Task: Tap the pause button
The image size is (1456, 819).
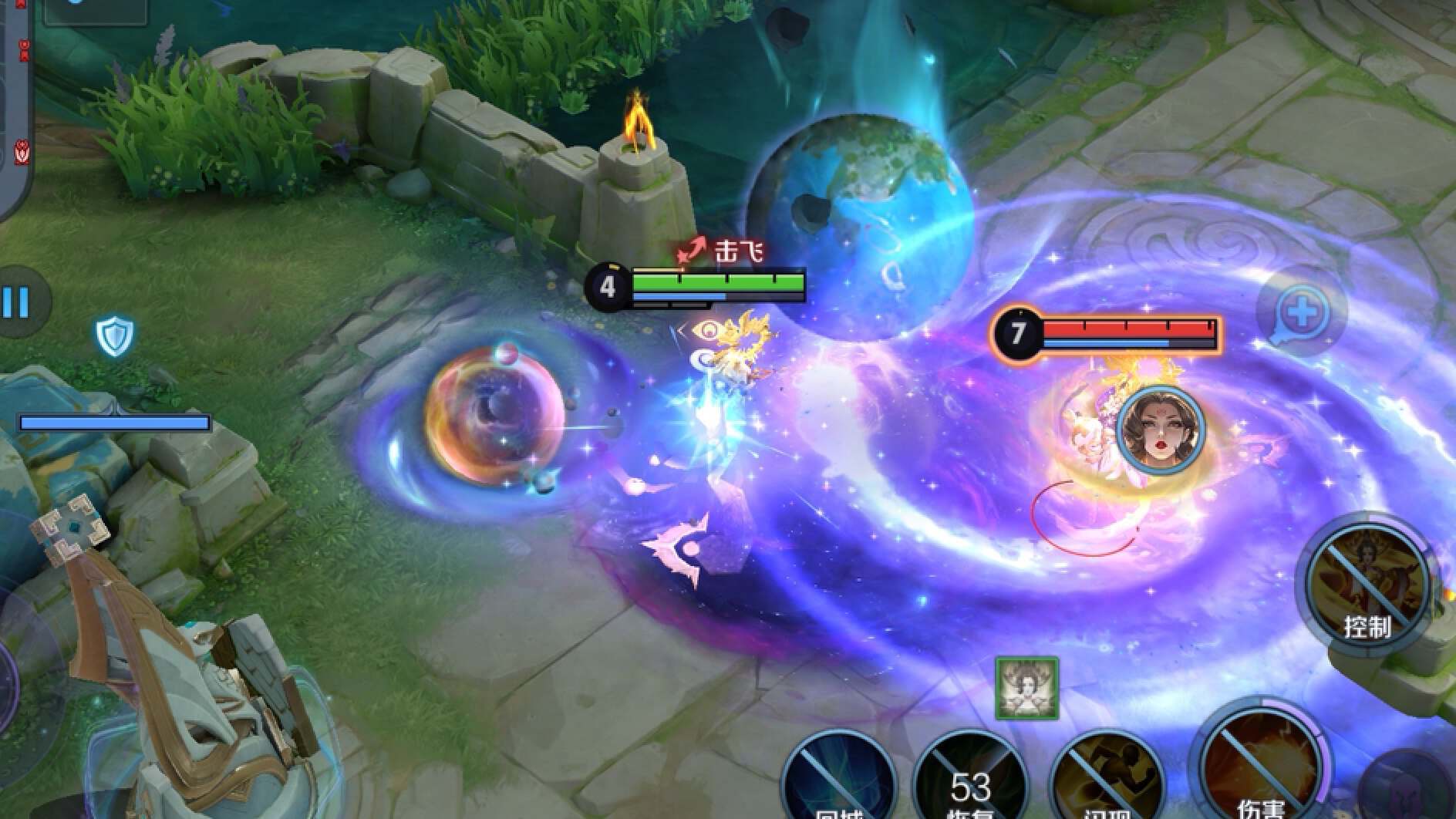Action: [17, 302]
